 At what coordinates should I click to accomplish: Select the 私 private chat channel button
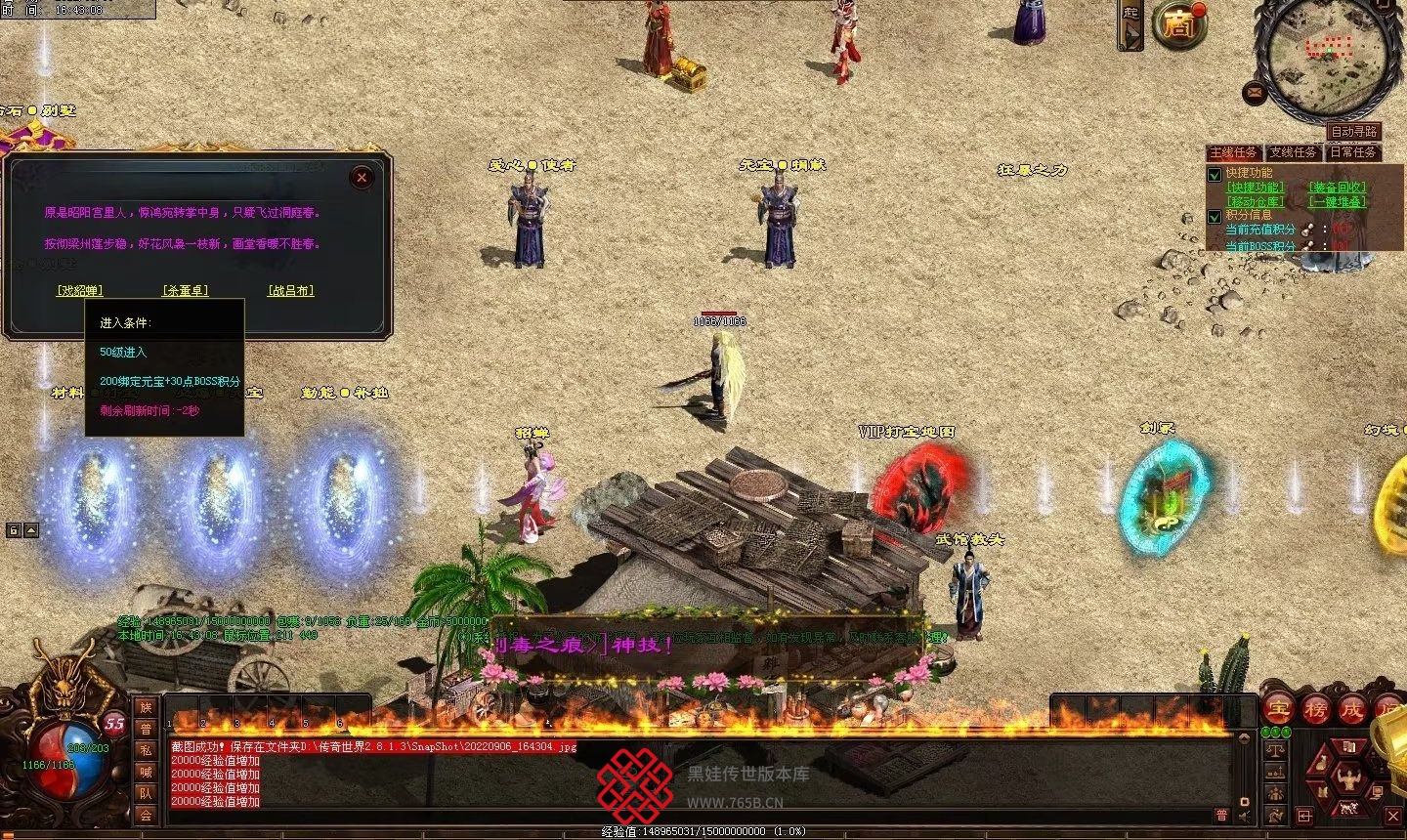[x=146, y=750]
